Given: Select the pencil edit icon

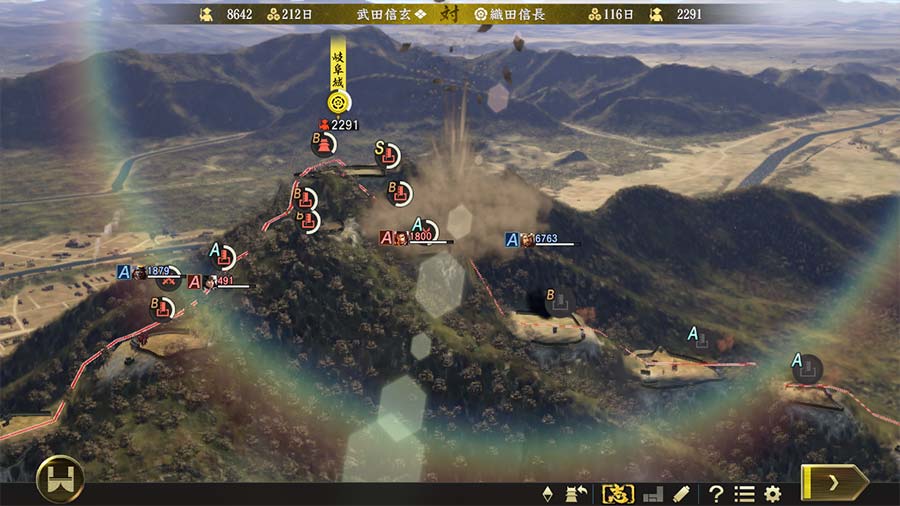Looking at the screenshot, I should coord(681,493).
